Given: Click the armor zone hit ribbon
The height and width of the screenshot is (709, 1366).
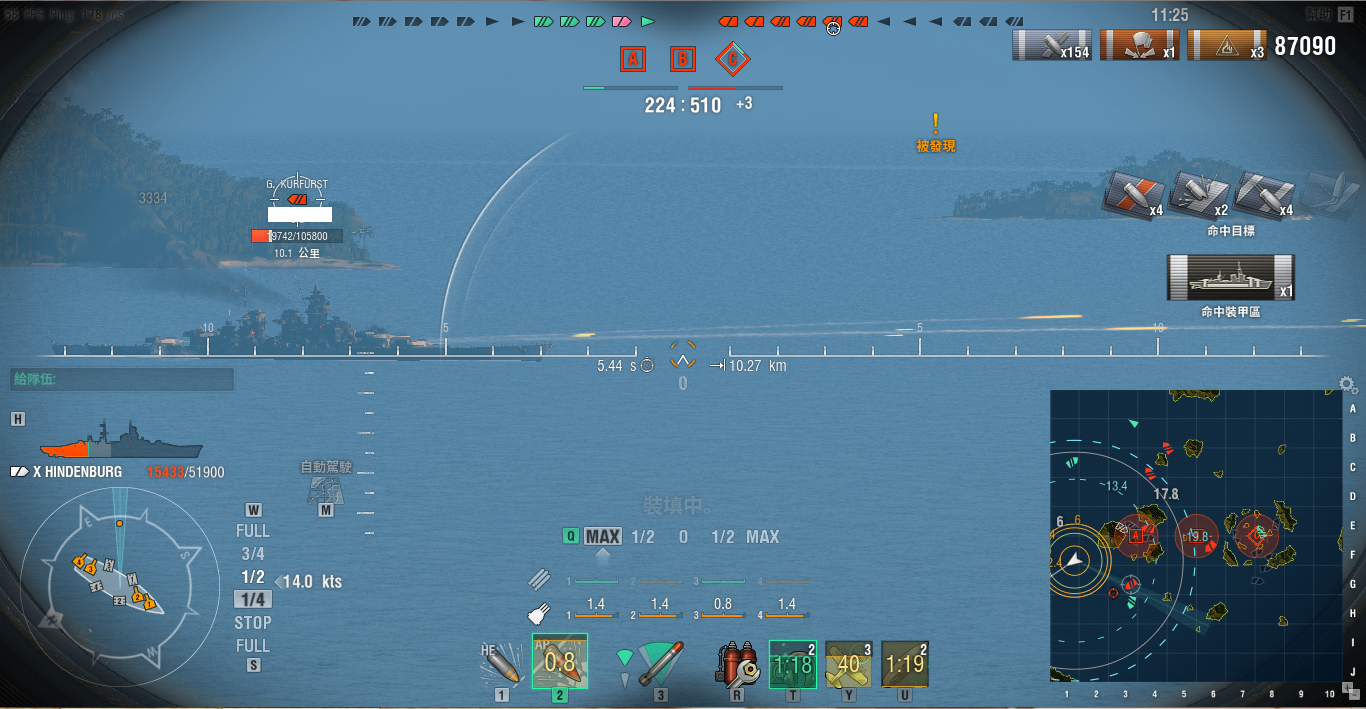Looking at the screenshot, I should [1230, 277].
